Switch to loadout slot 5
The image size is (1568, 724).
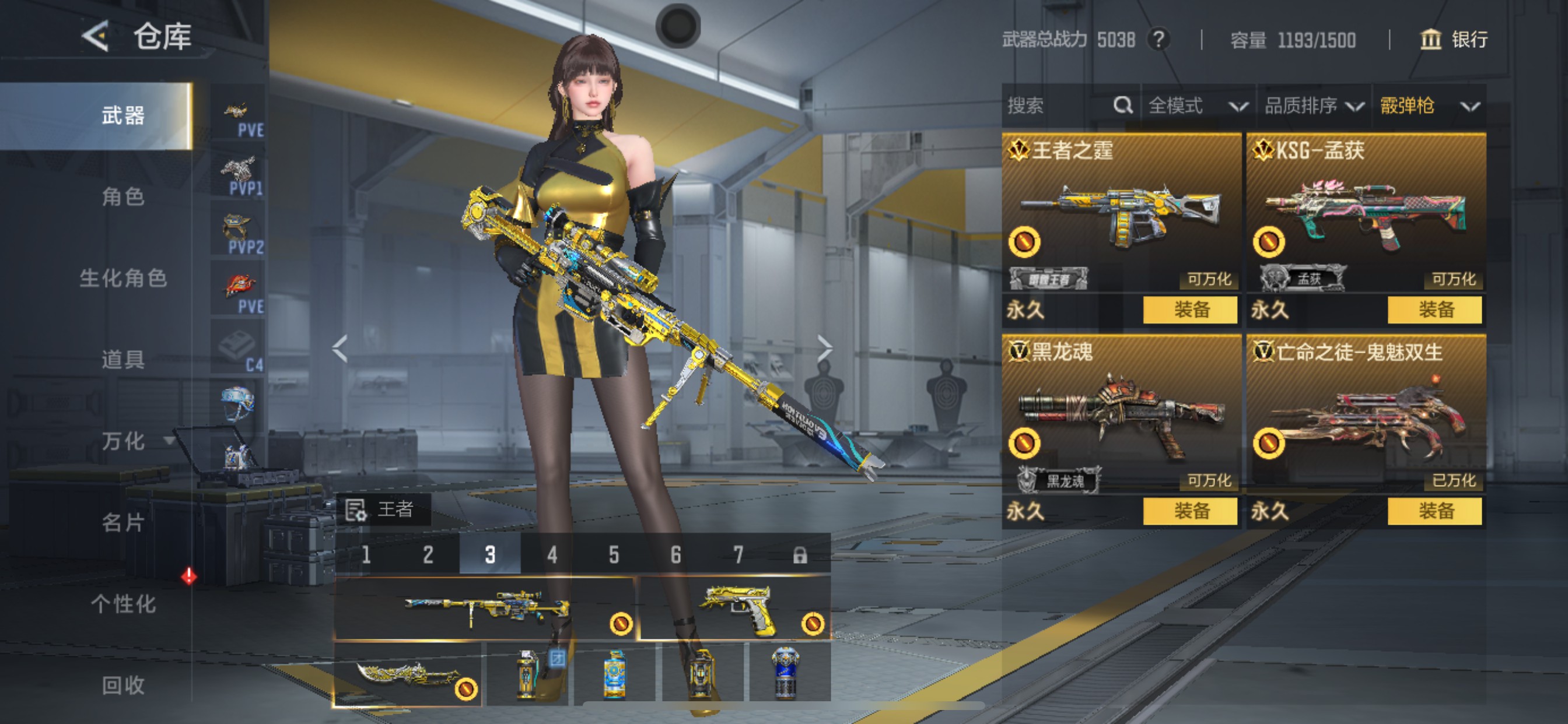pos(614,555)
